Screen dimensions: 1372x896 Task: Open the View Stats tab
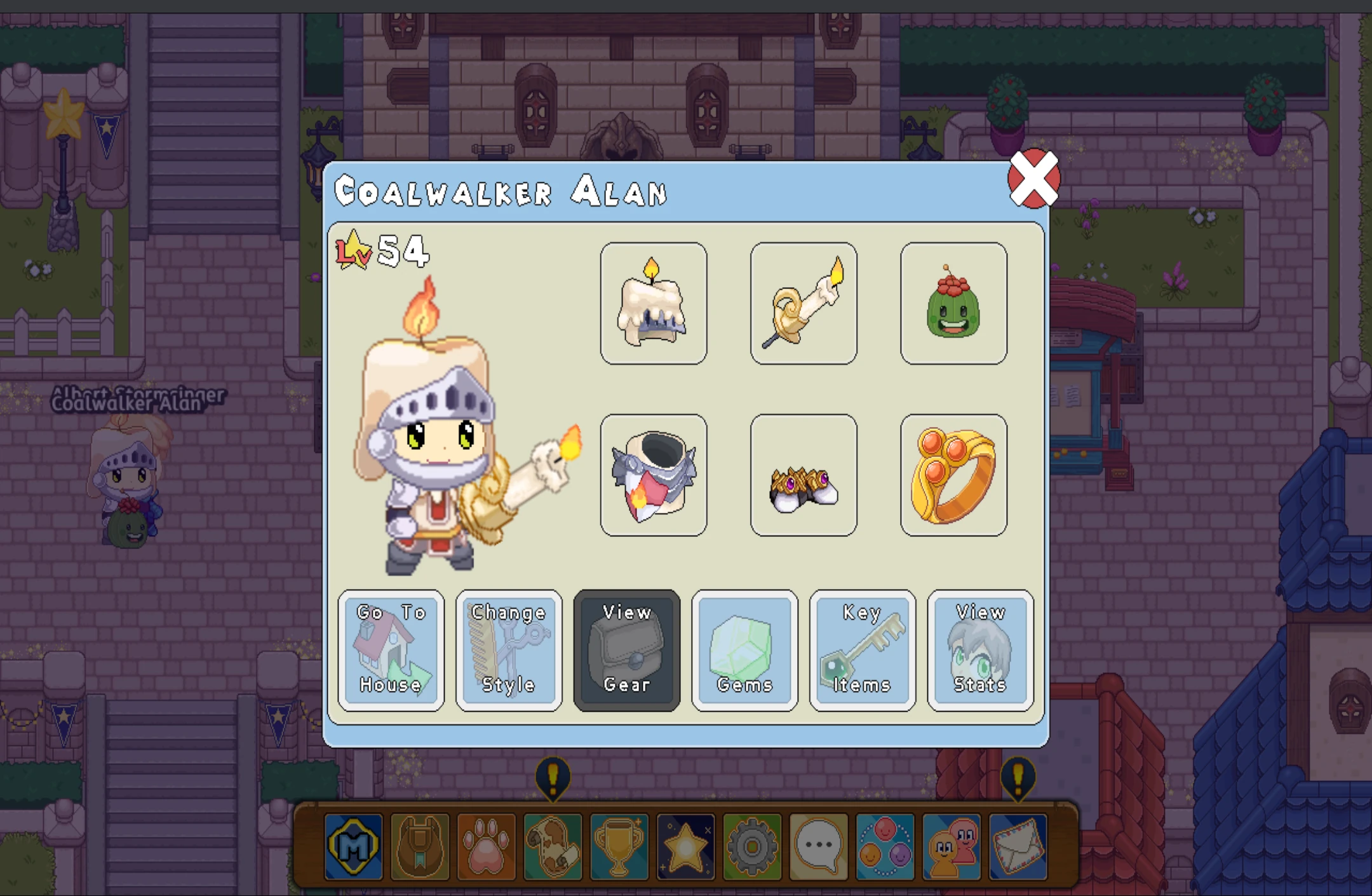pos(979,649)
